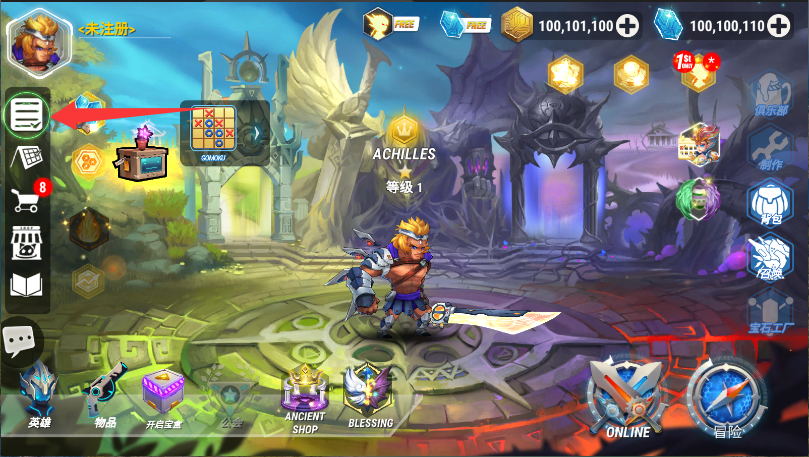Screen dimensions: 809x457
Task: Open the checklist task menu icon
Action: pyautogui.click(x=26, y=115)
